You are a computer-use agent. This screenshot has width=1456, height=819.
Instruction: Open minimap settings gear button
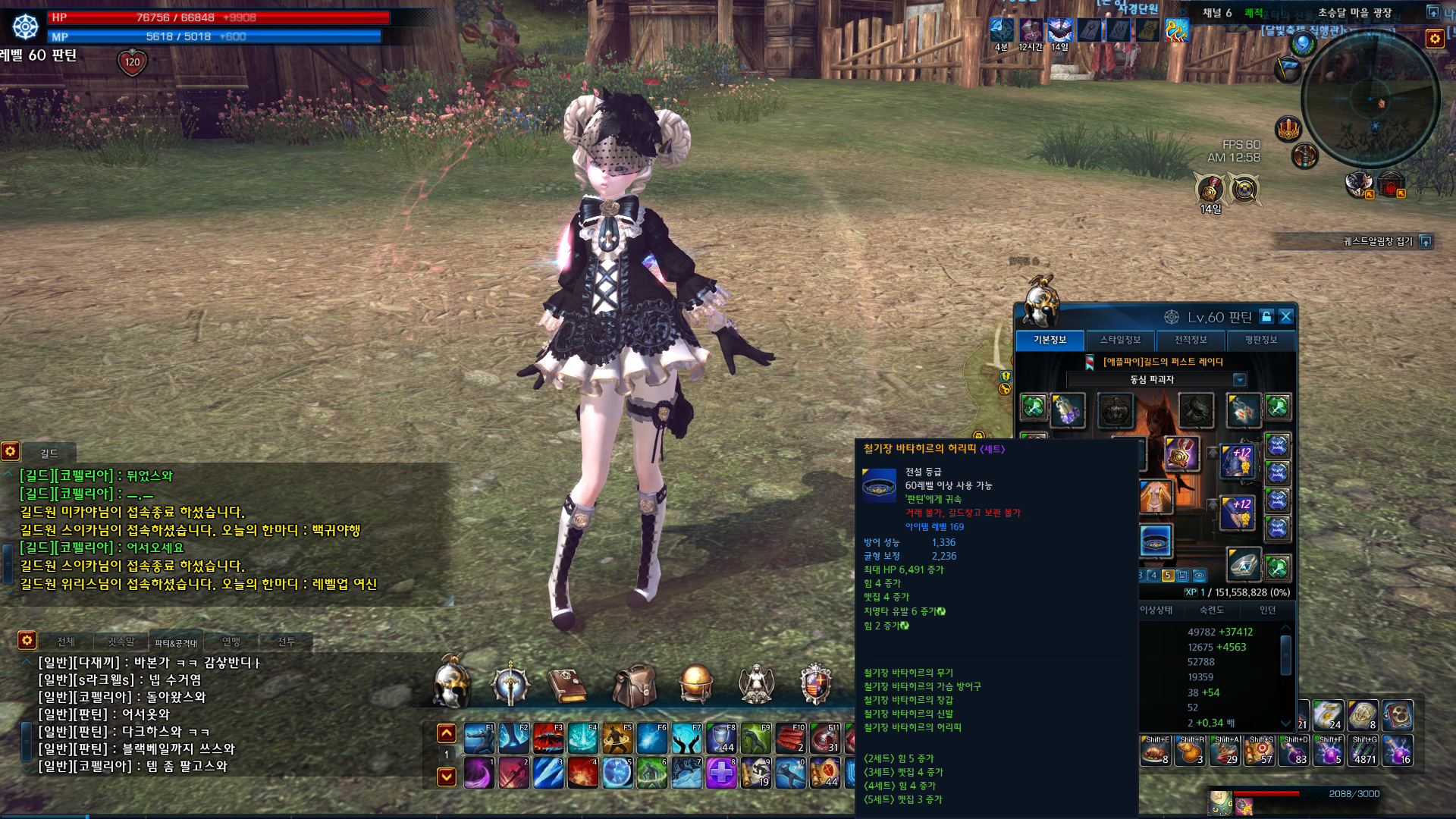[1434, 39]
